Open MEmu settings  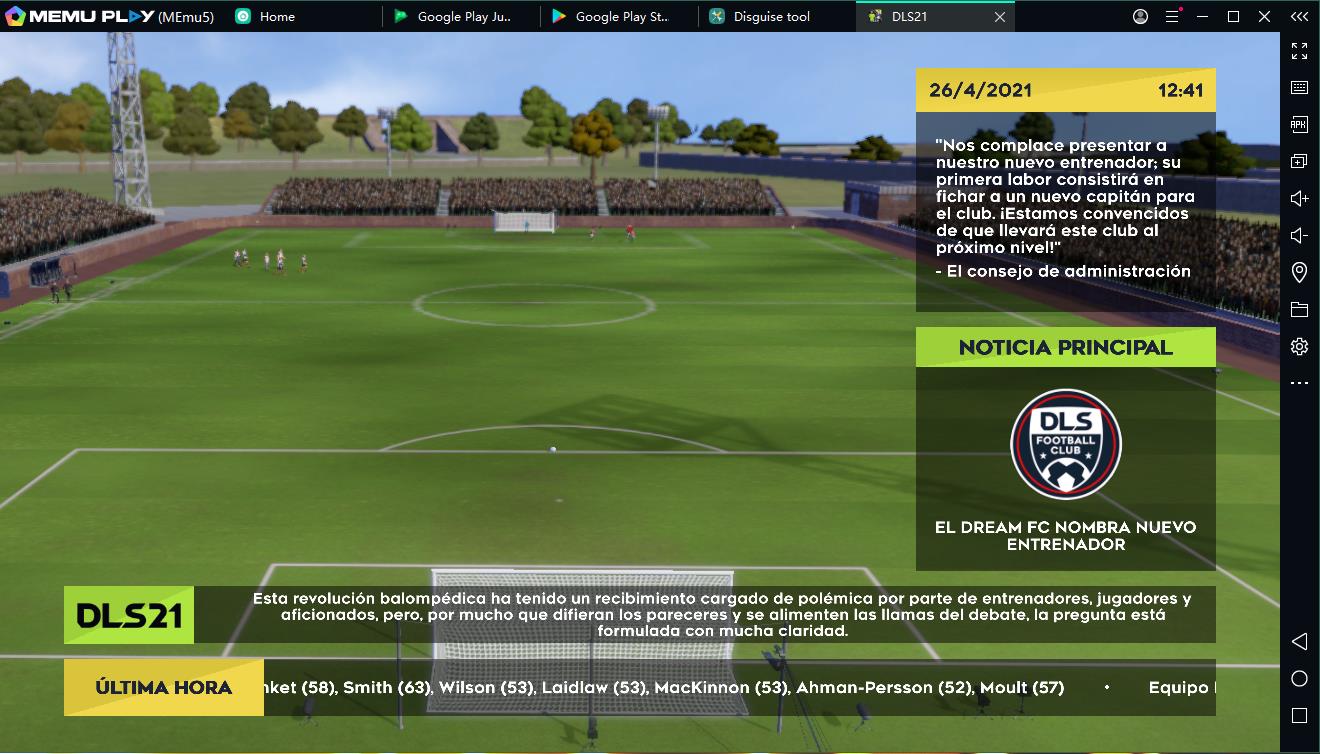pos(1298,346)
